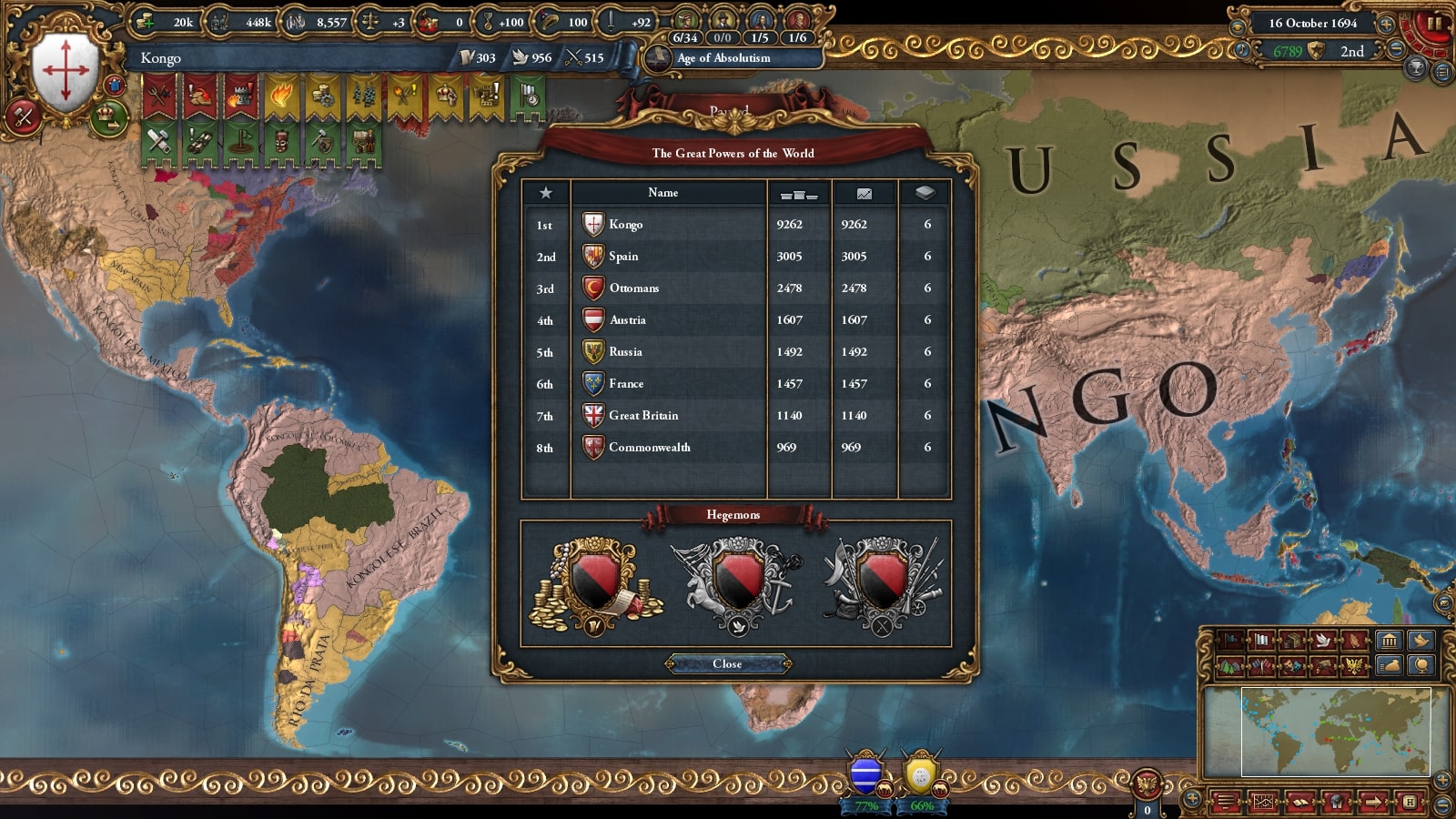Select the Ottomans row in the list
Screen dimensions: 1456x819
click(633, 288)
